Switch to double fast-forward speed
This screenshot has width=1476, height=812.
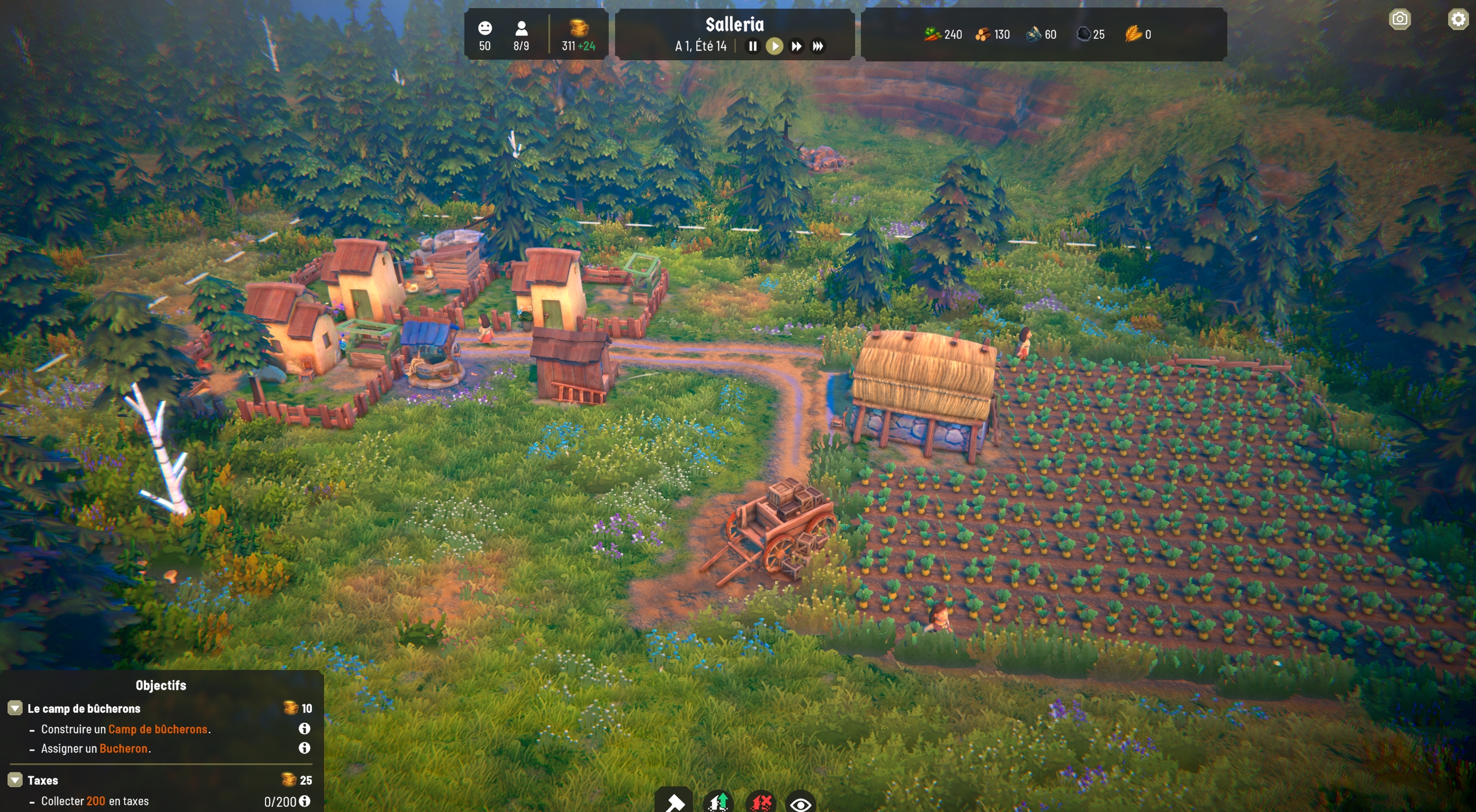pyautogui.click(x=797, y=46)
